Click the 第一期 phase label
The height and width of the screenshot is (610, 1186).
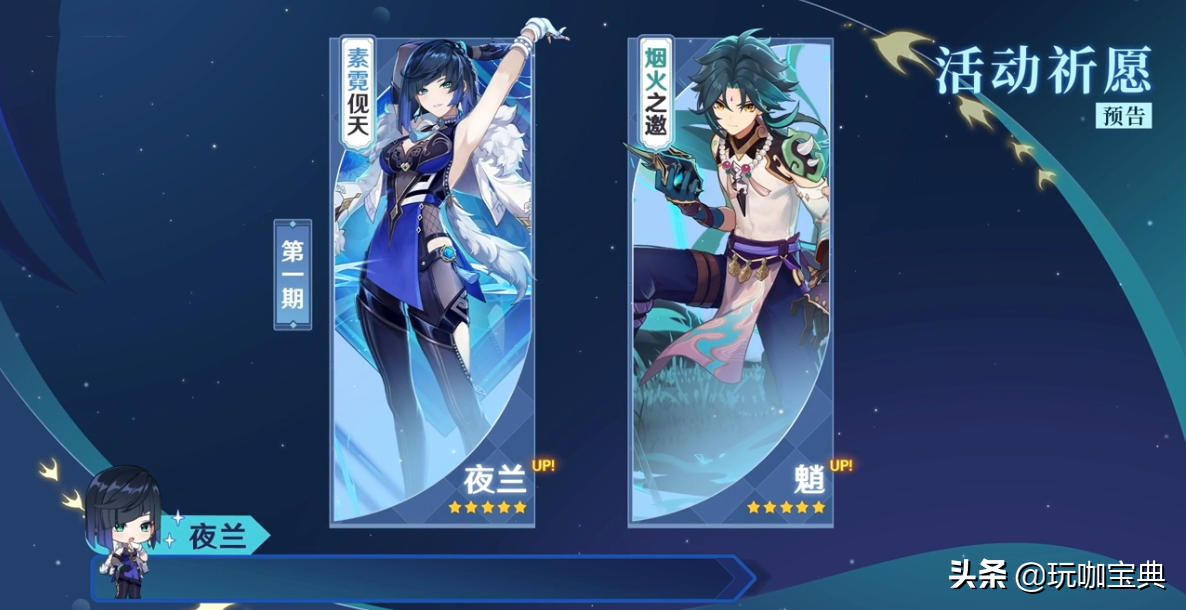(293, 274)
